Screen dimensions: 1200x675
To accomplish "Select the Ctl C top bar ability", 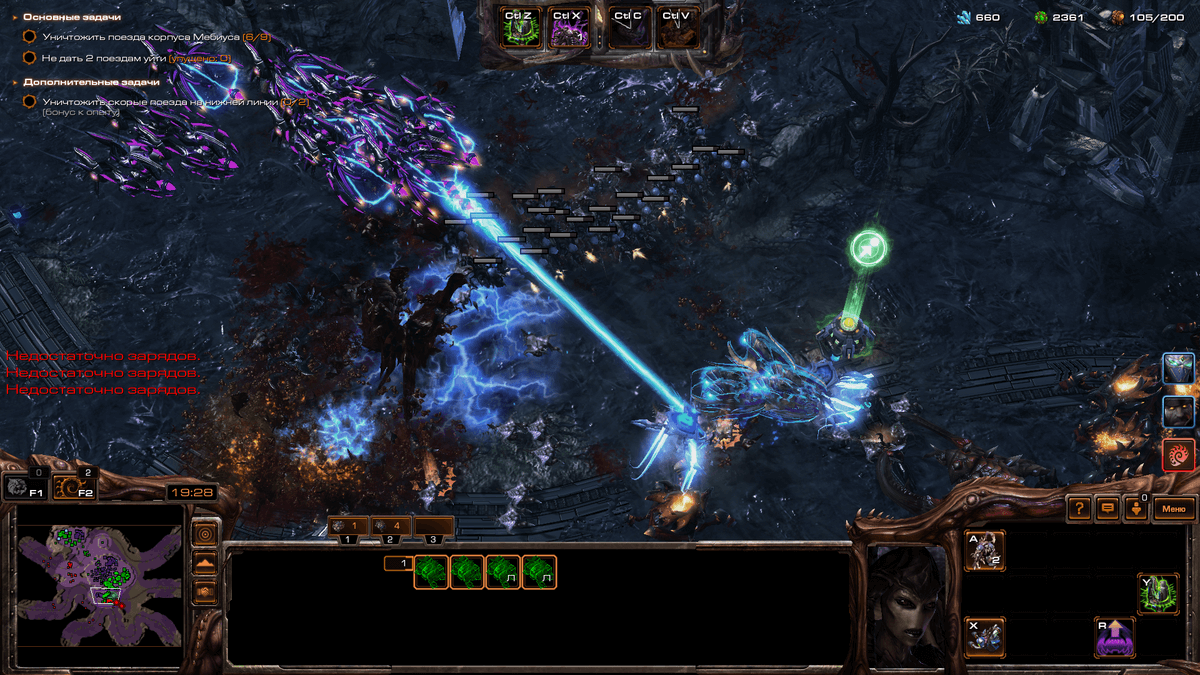I will (628, 28).
